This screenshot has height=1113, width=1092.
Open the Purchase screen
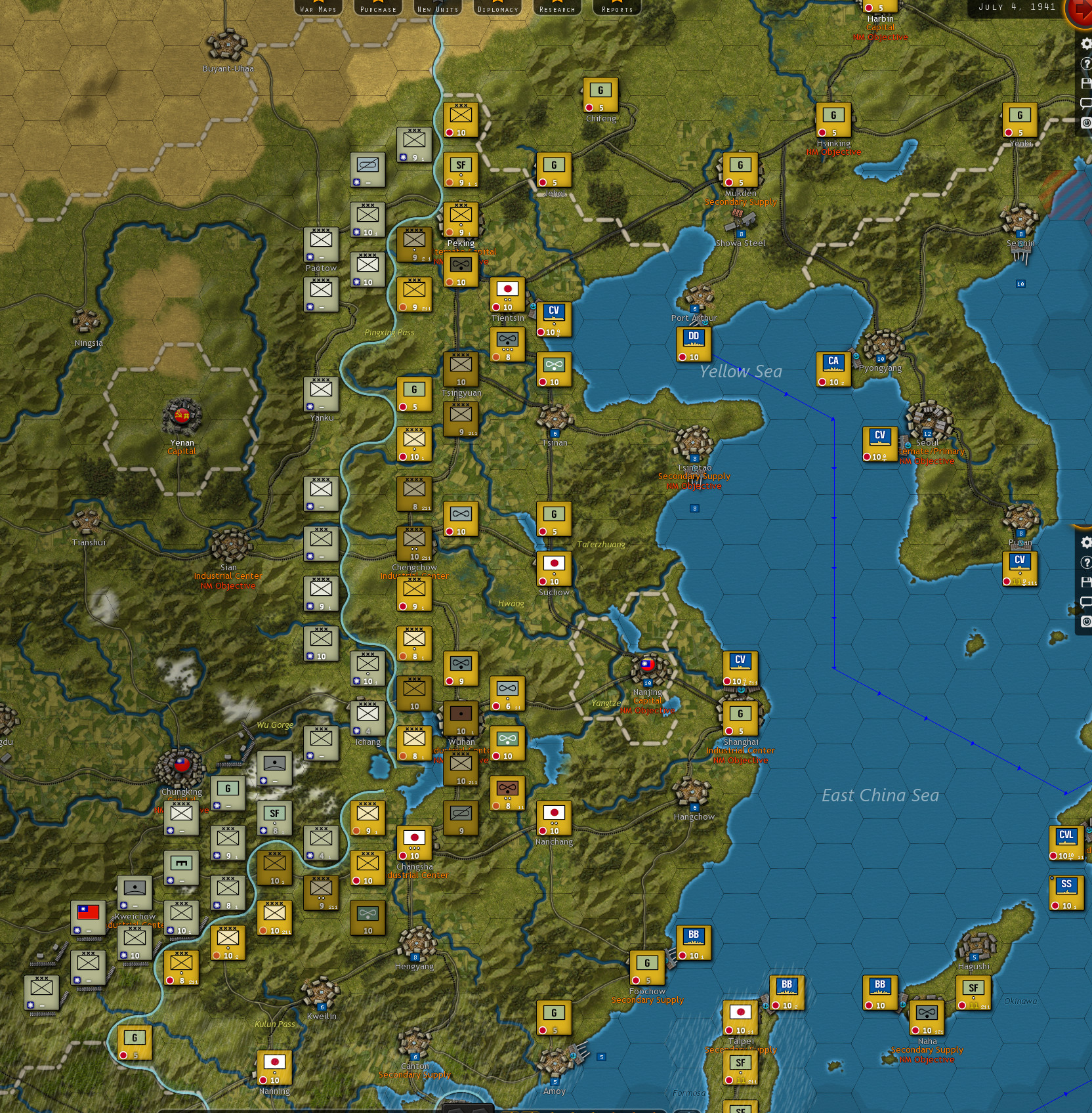[377, 9]
